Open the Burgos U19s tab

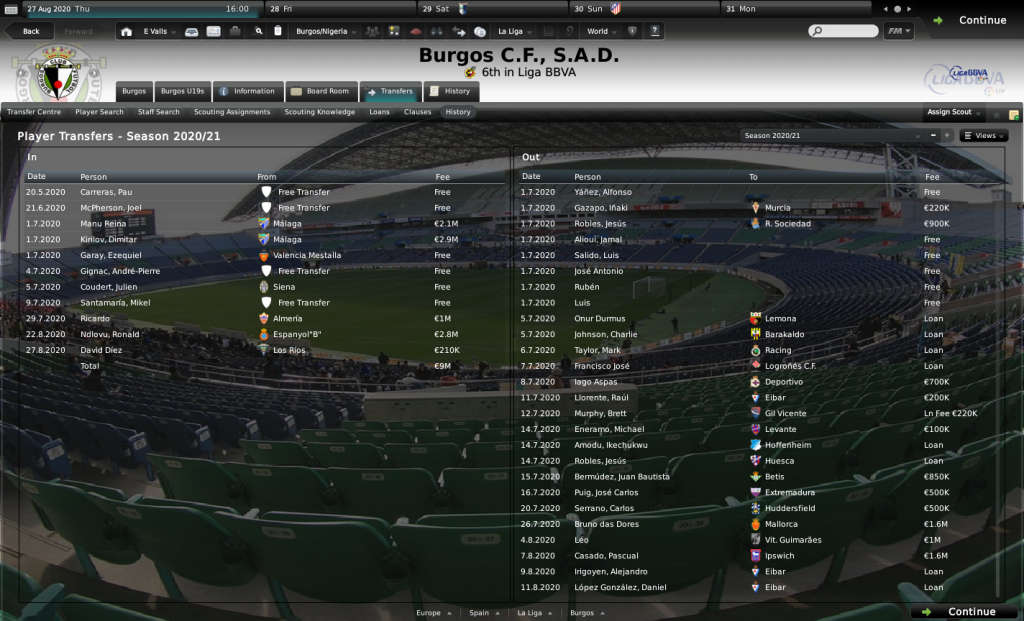click(182, 91)
